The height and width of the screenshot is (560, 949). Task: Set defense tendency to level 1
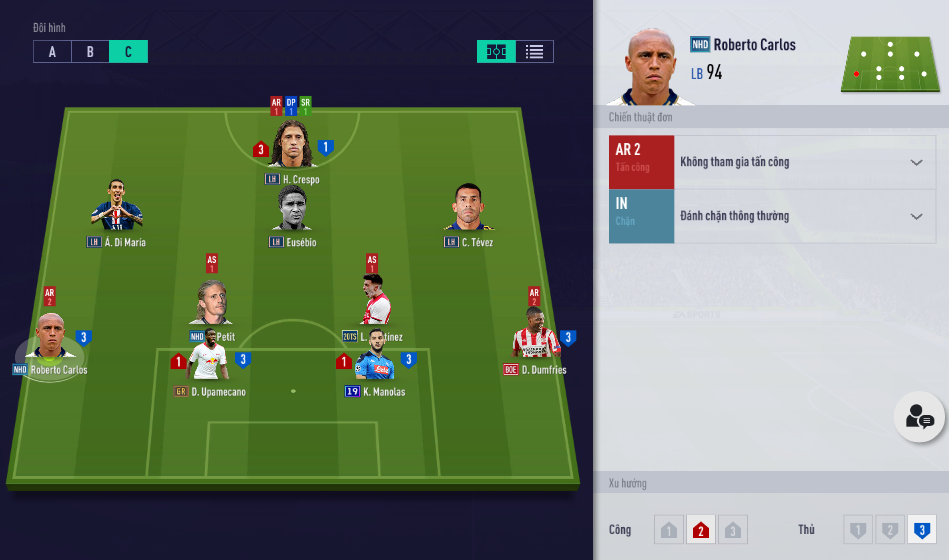pyautogui.click(x=857, y=530)
